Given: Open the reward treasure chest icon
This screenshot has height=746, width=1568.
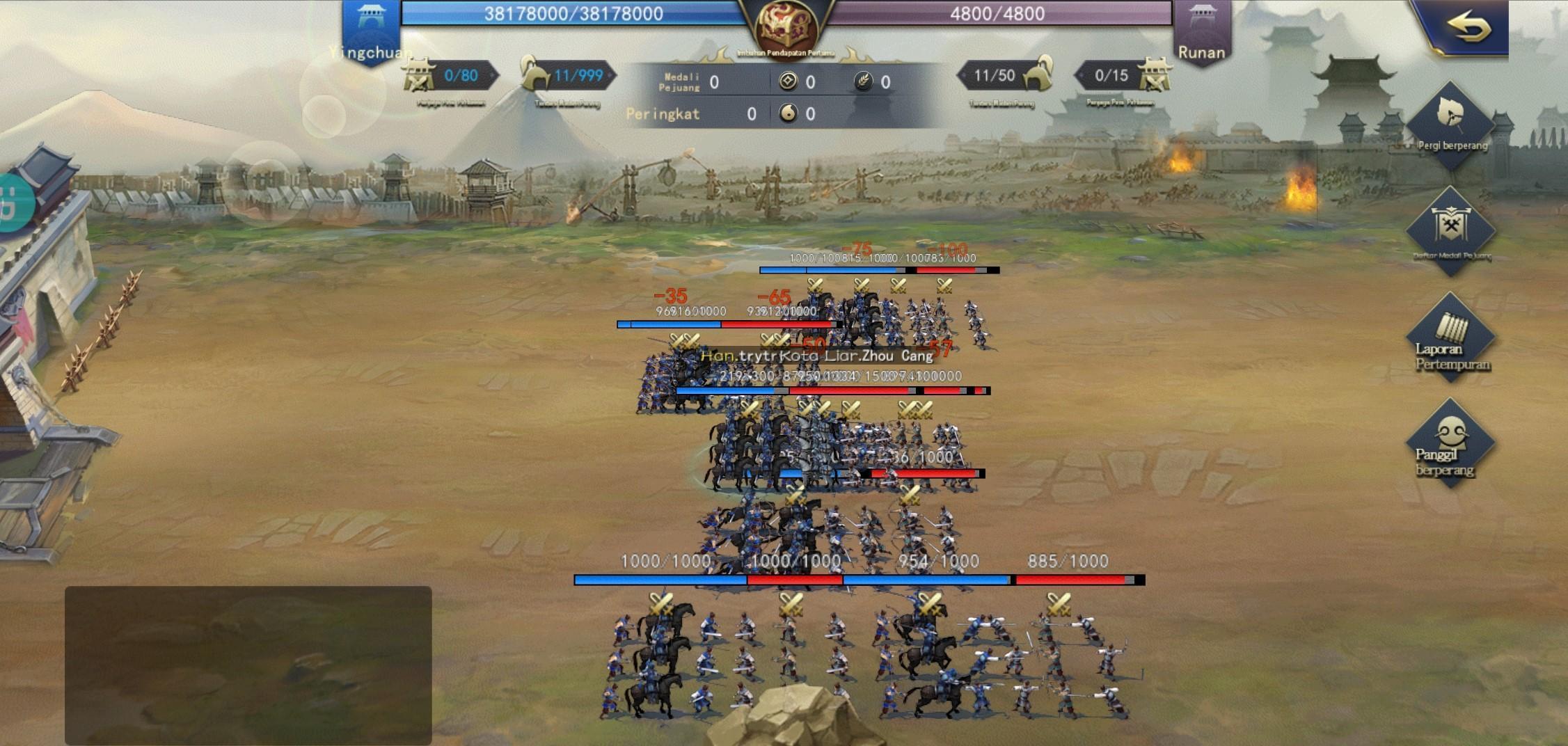Looking at the screenshot, I should tap(786, 28).
